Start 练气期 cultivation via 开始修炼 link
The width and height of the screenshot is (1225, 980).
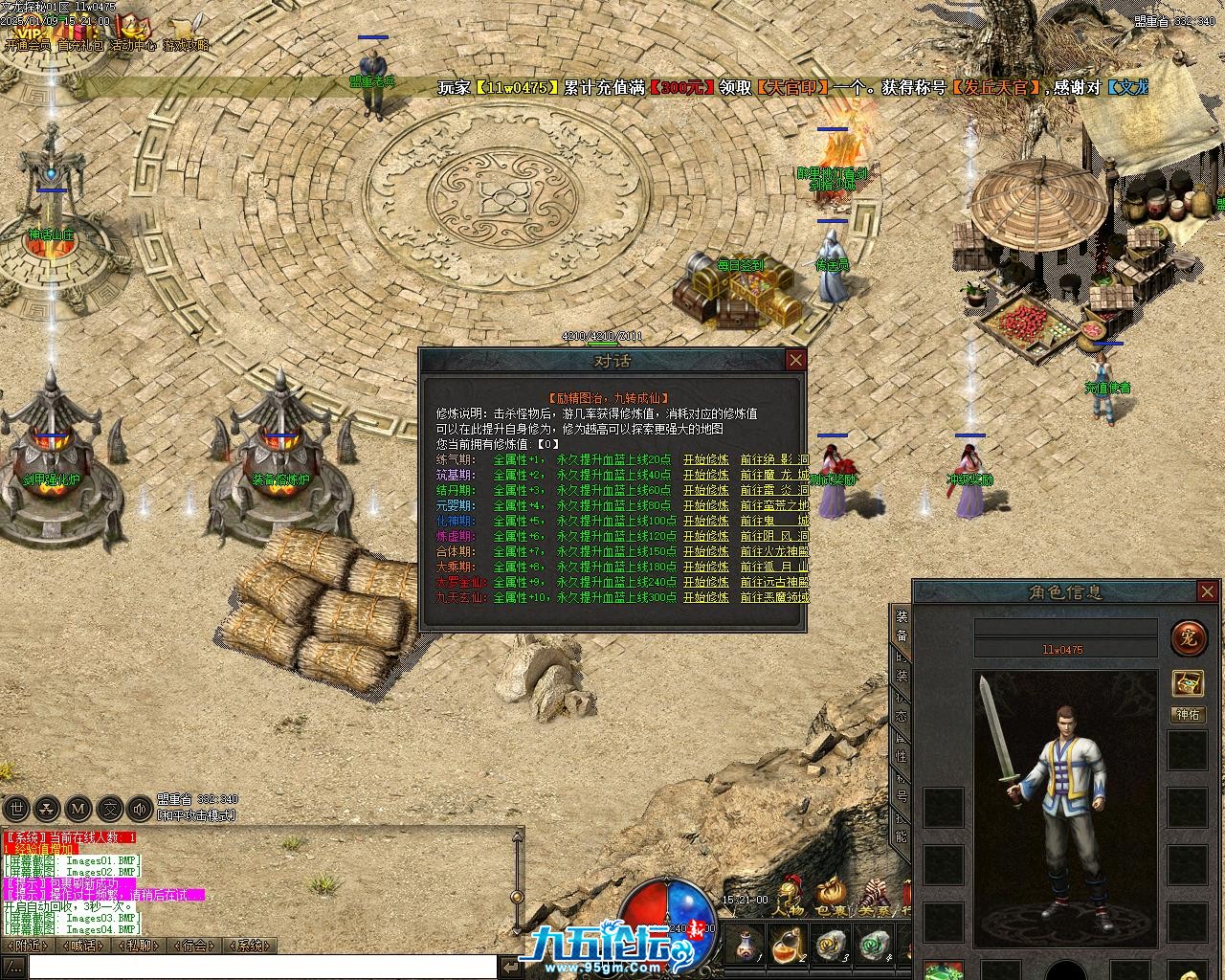click(705, 459)
